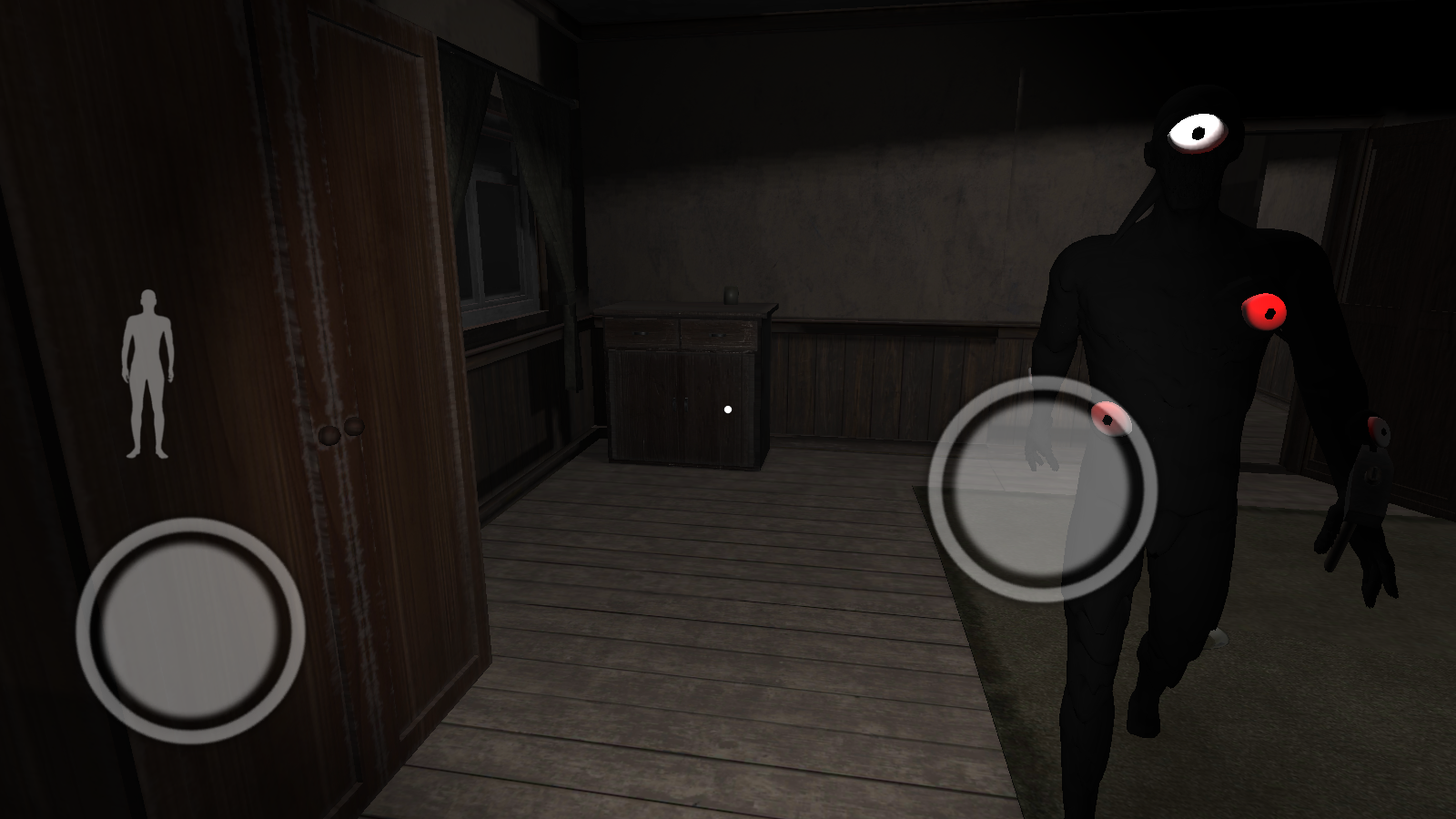Tap the red eye rune on the monster's chest
The image size is (1456, 819).
1263,313
